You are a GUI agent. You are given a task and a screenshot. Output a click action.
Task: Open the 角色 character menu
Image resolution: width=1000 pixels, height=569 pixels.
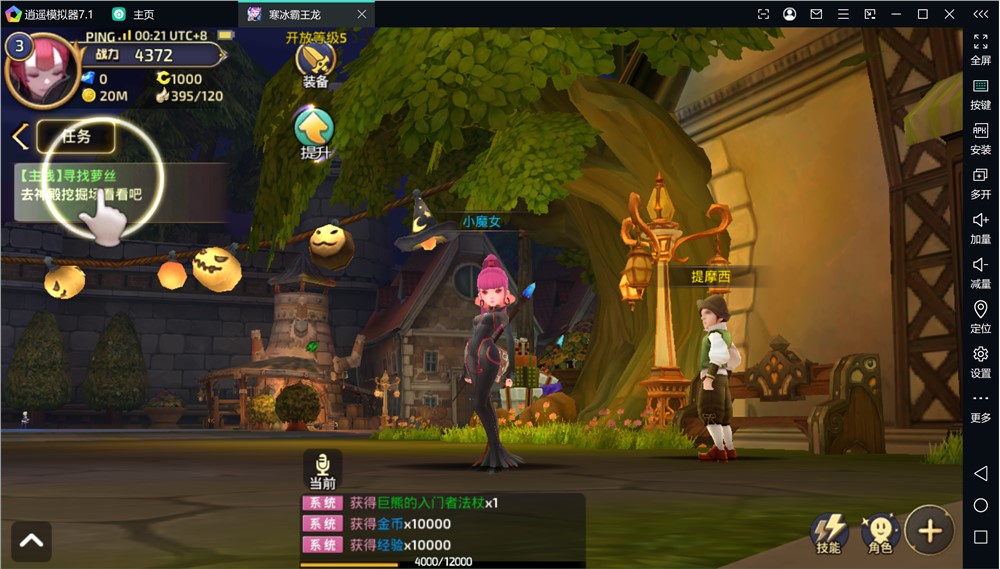(x=880, y=532)
